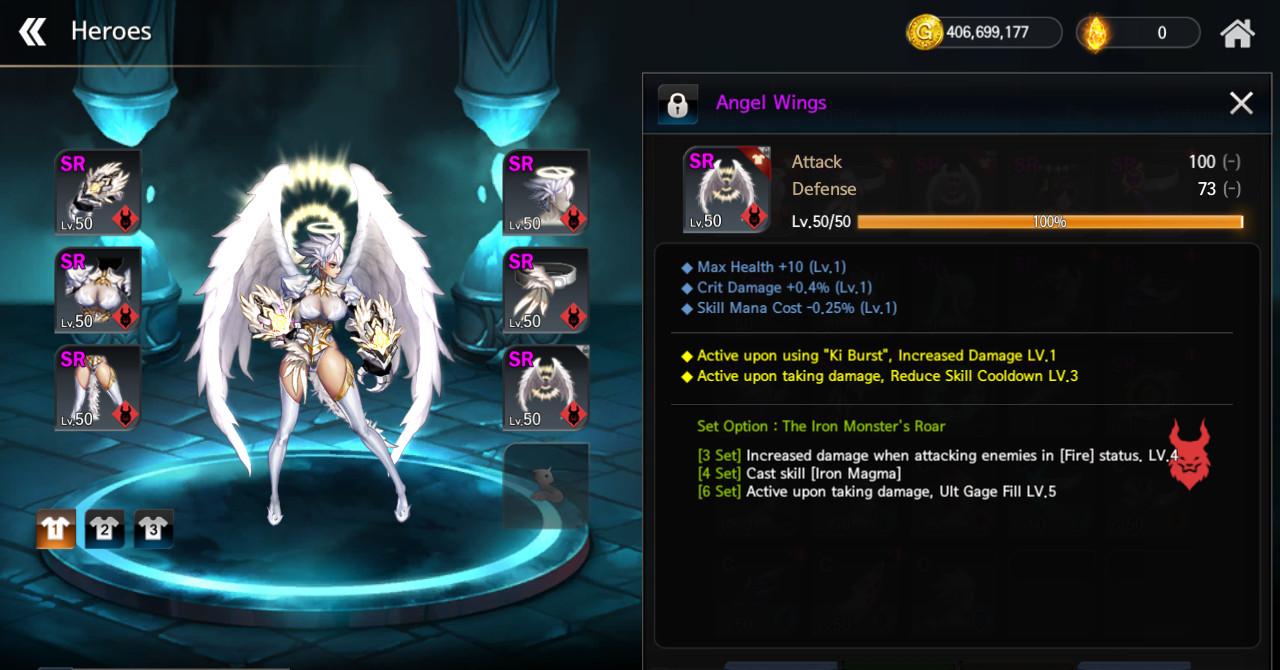Image resolution: width=1280 pixels, height=670 pixels.
Task: Select the equipped Angel Wings slot
Action: tap(545, 388)
